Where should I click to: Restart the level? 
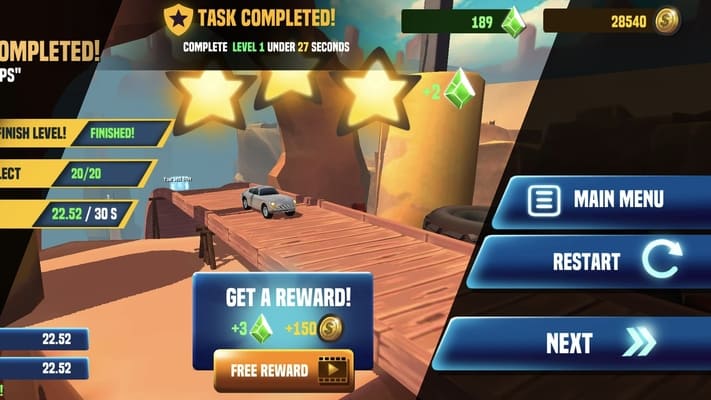coord(598,262)
